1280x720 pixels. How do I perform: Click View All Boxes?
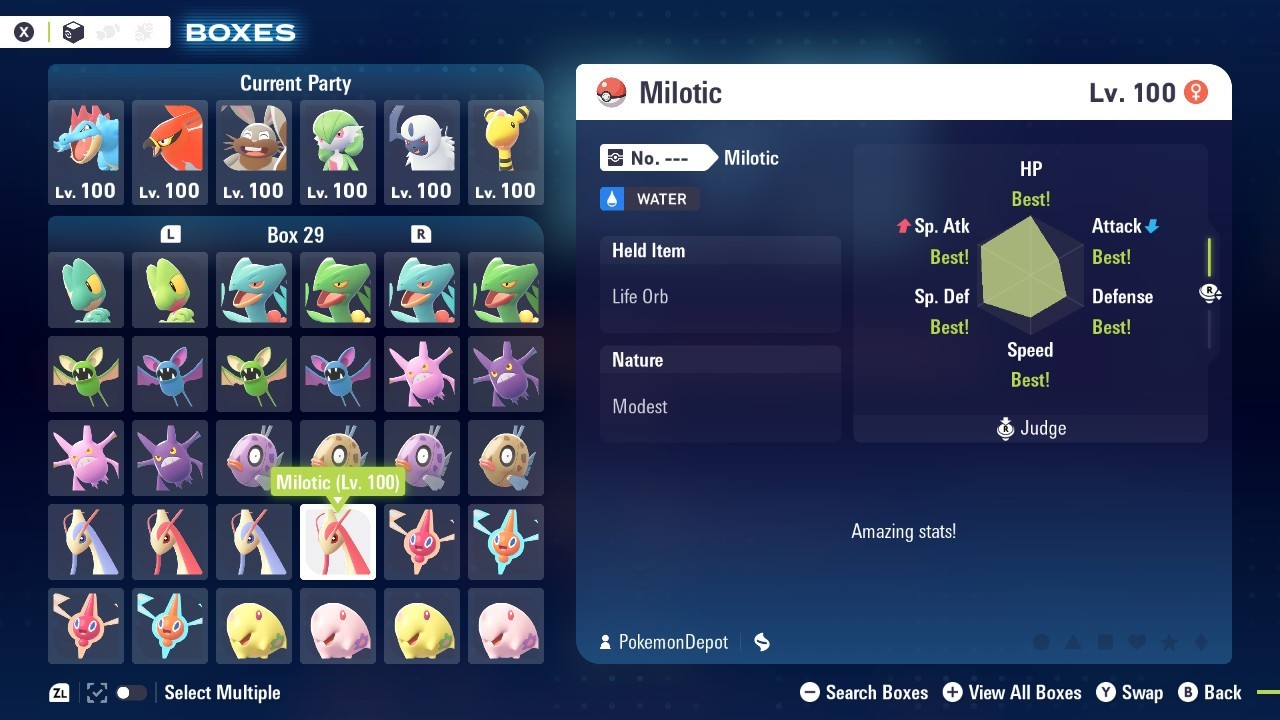point(1025,692)
